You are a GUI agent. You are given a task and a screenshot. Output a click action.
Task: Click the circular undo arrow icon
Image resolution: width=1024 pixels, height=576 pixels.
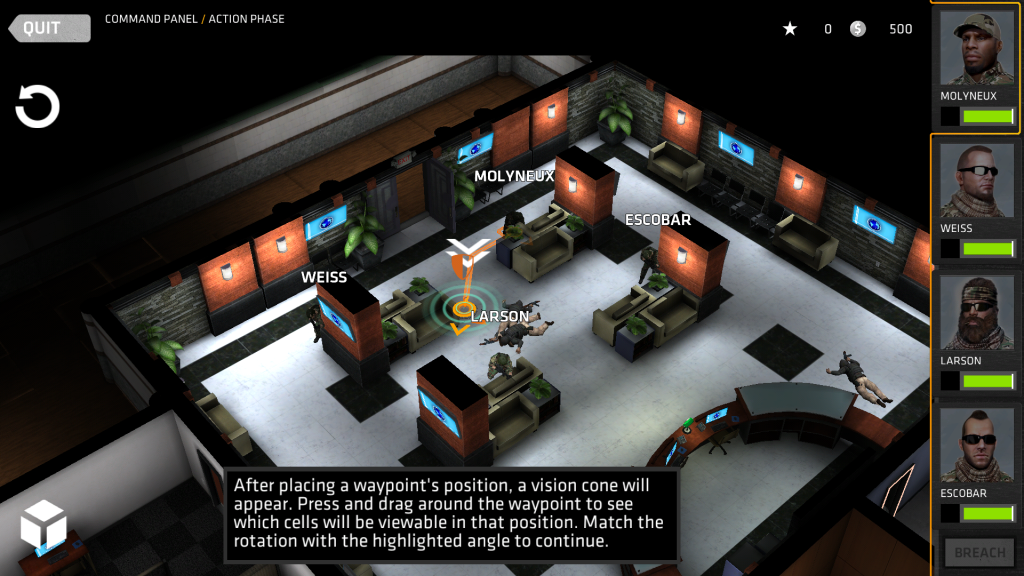(38, 107)
